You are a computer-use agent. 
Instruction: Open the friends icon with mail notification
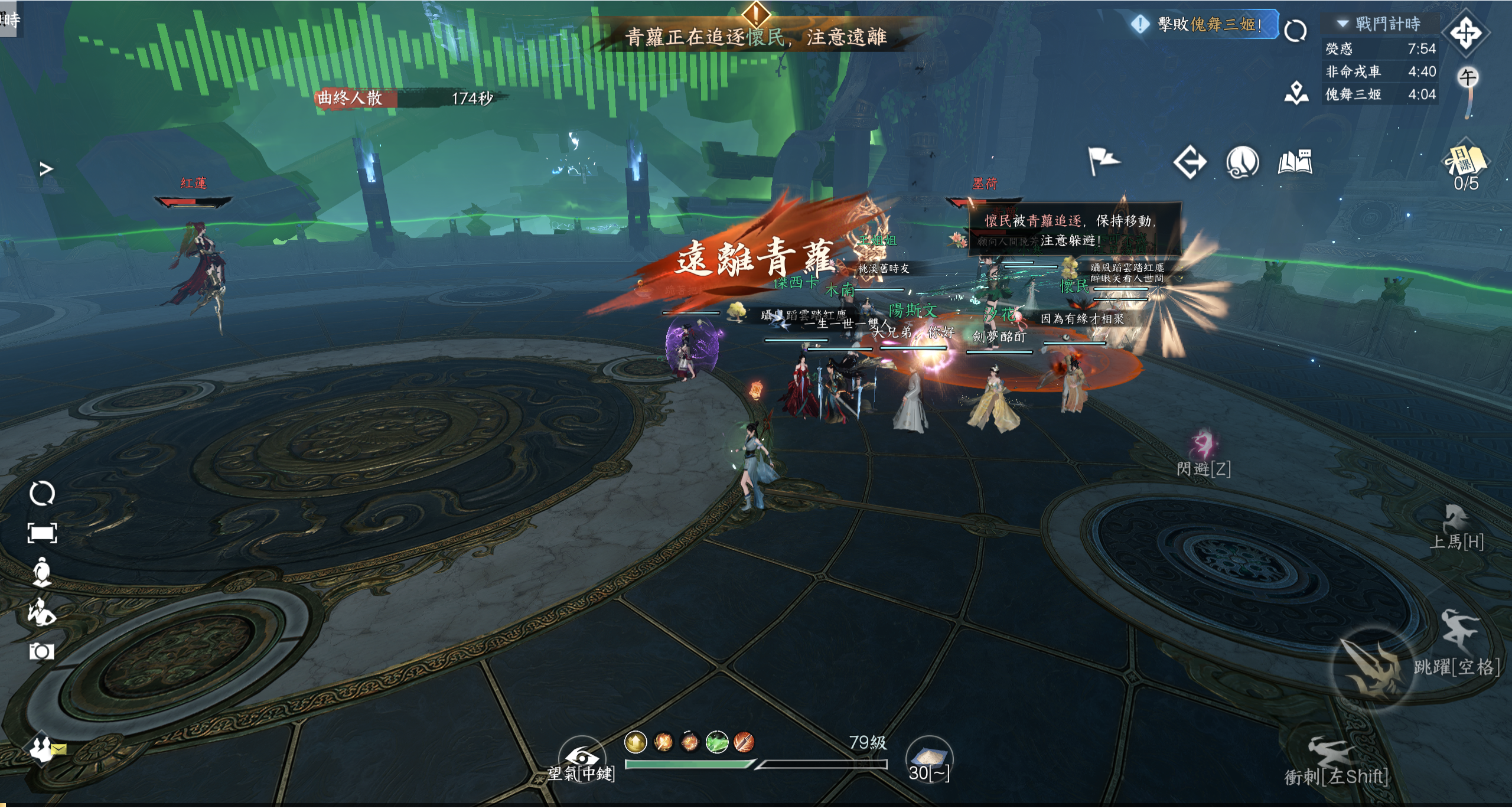point(43,748)
